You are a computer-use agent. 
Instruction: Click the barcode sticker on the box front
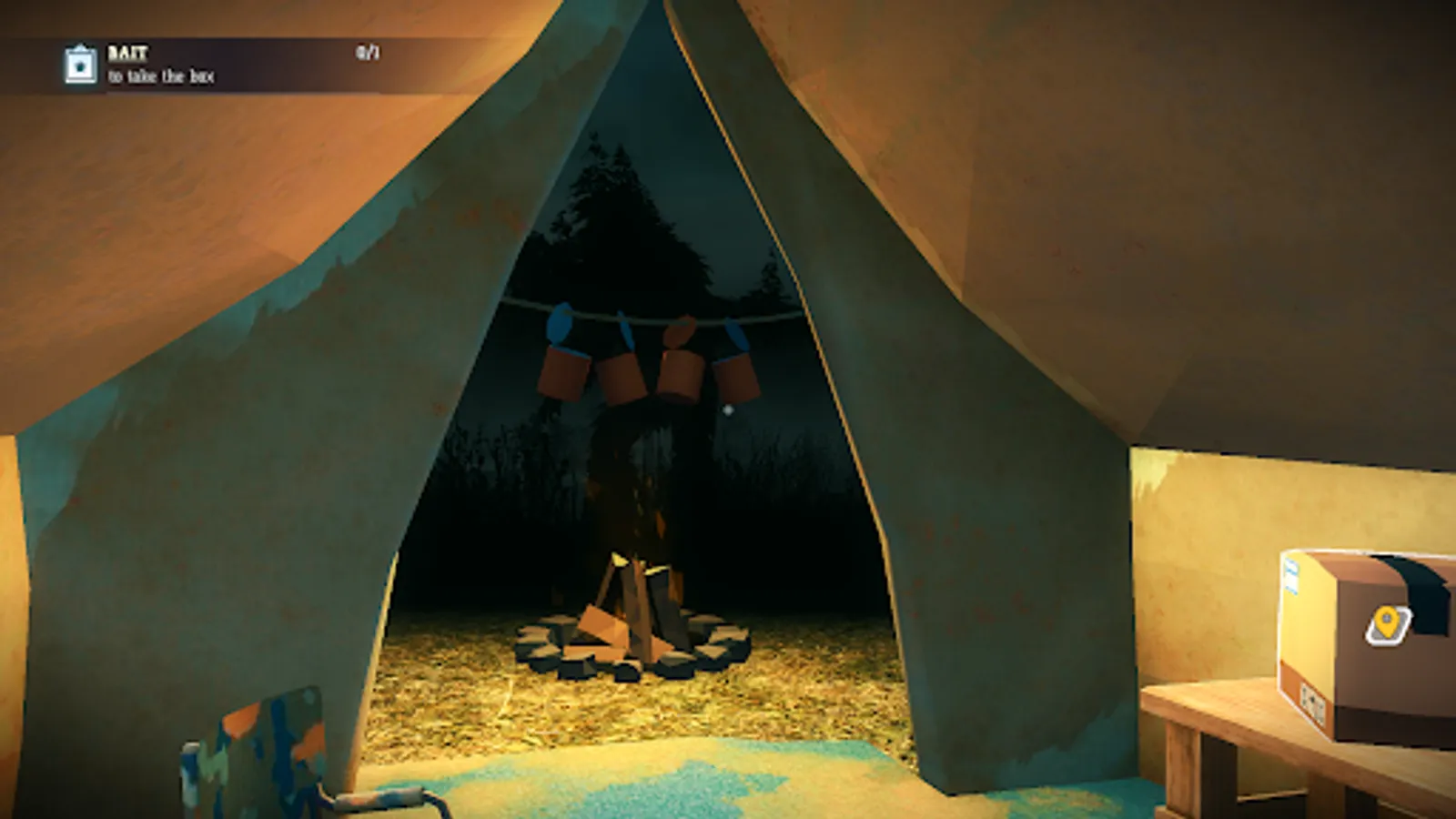(1313, 703)
